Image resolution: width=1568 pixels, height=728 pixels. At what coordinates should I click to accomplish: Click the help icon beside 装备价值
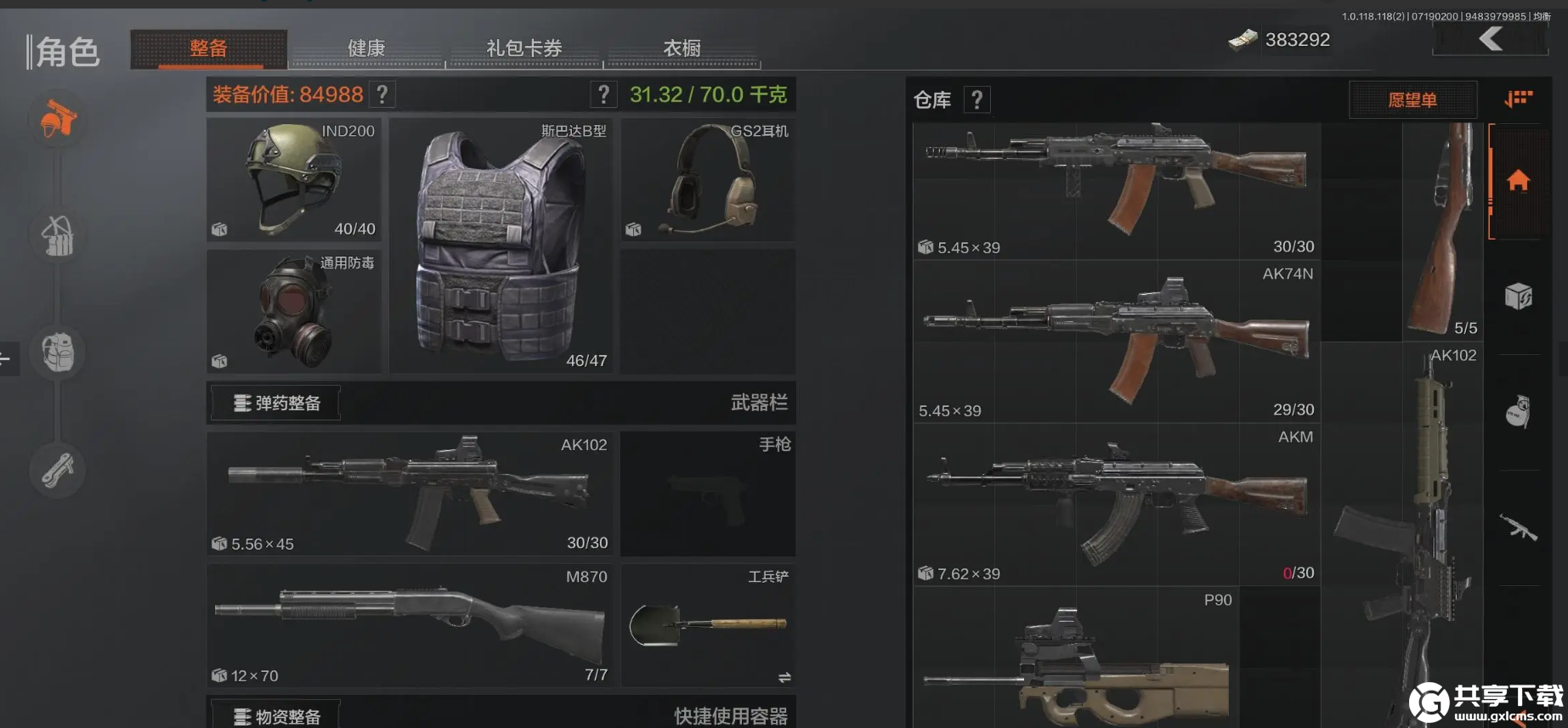[x=382, y=94]
